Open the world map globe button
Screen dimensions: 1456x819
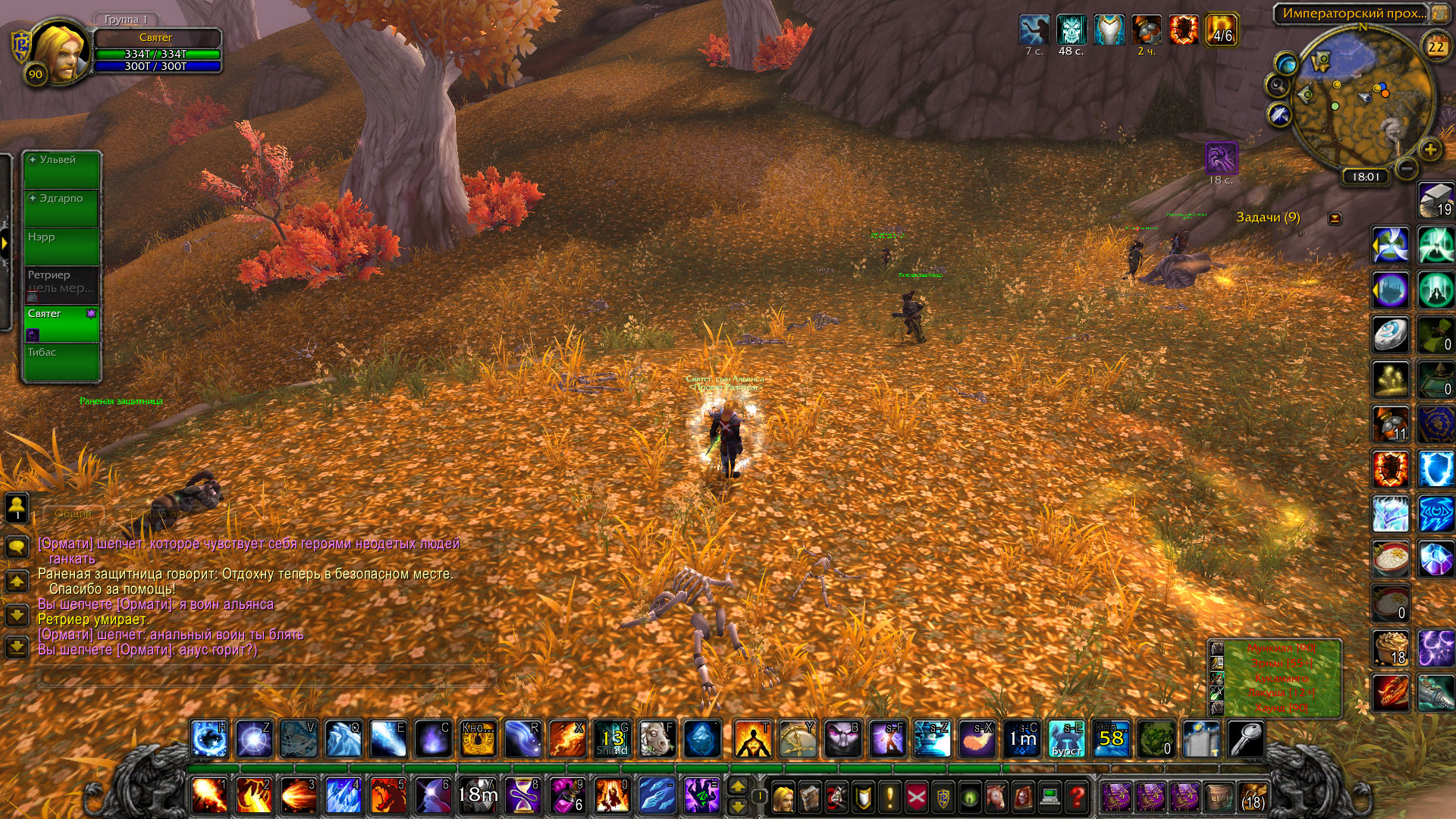[1286, 62]
